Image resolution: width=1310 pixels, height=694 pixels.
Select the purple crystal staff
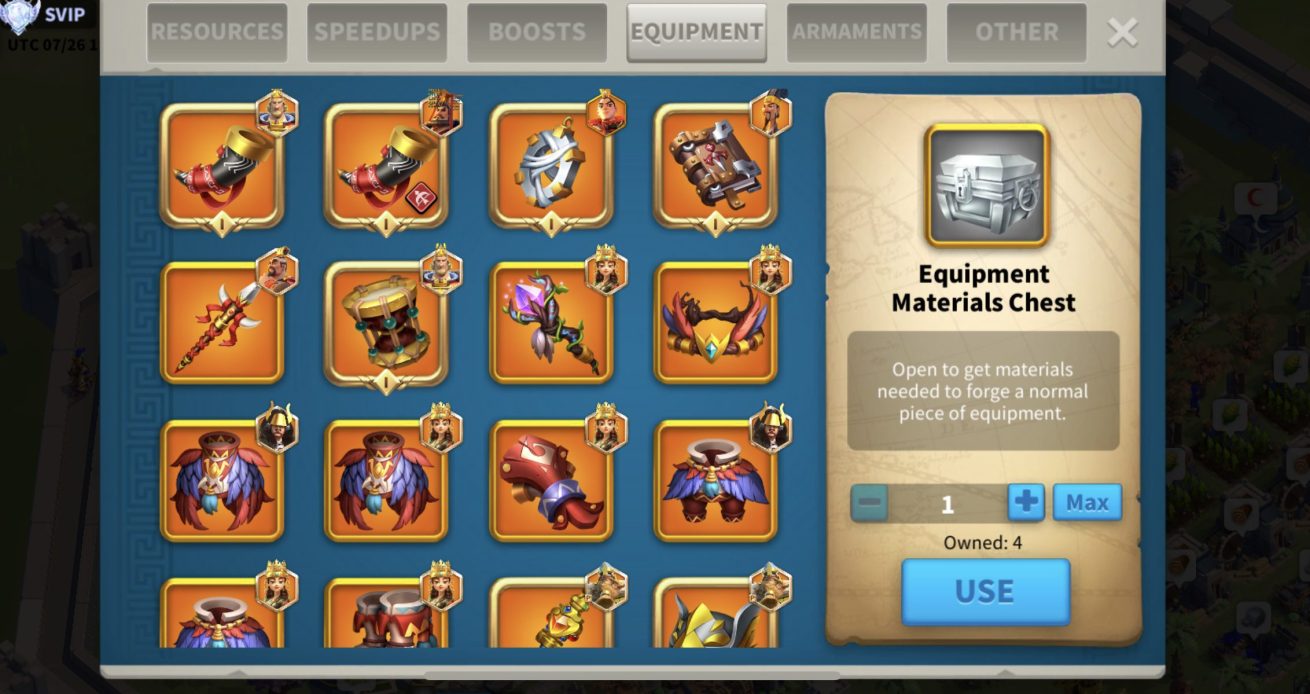(550, 323)
